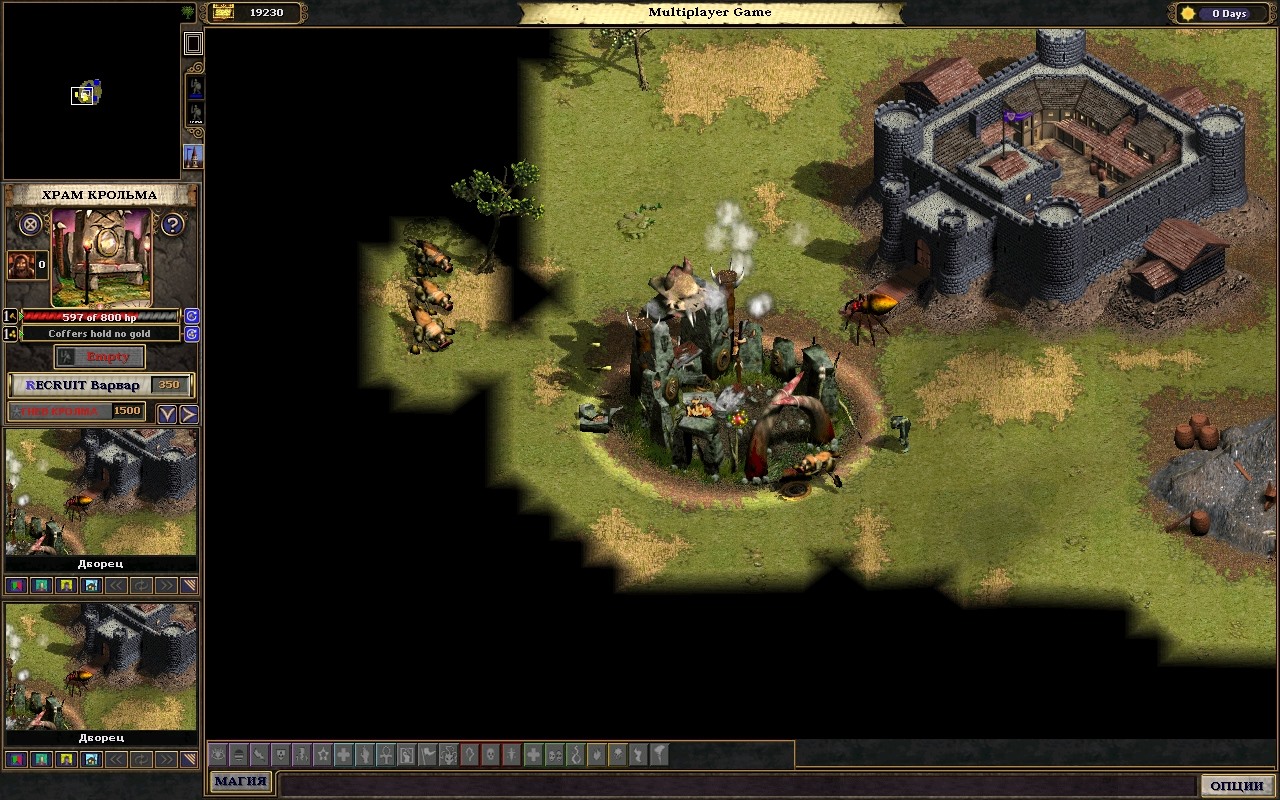The height and width of the screenshot is (800, 1280).
Task: Click the downward arrow button in building panel
Action: pos(167,414)
